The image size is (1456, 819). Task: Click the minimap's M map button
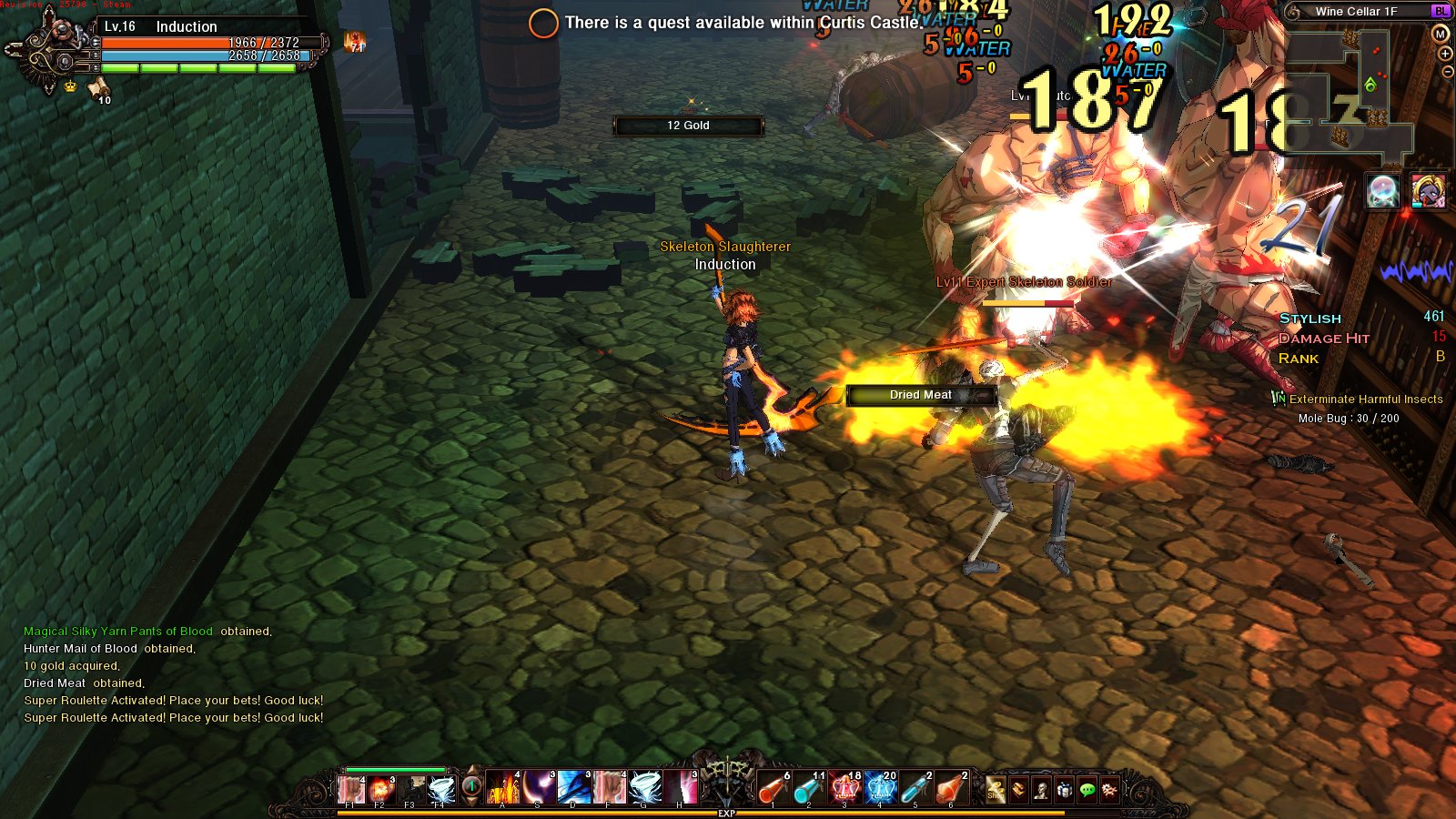click(1440, 34)
